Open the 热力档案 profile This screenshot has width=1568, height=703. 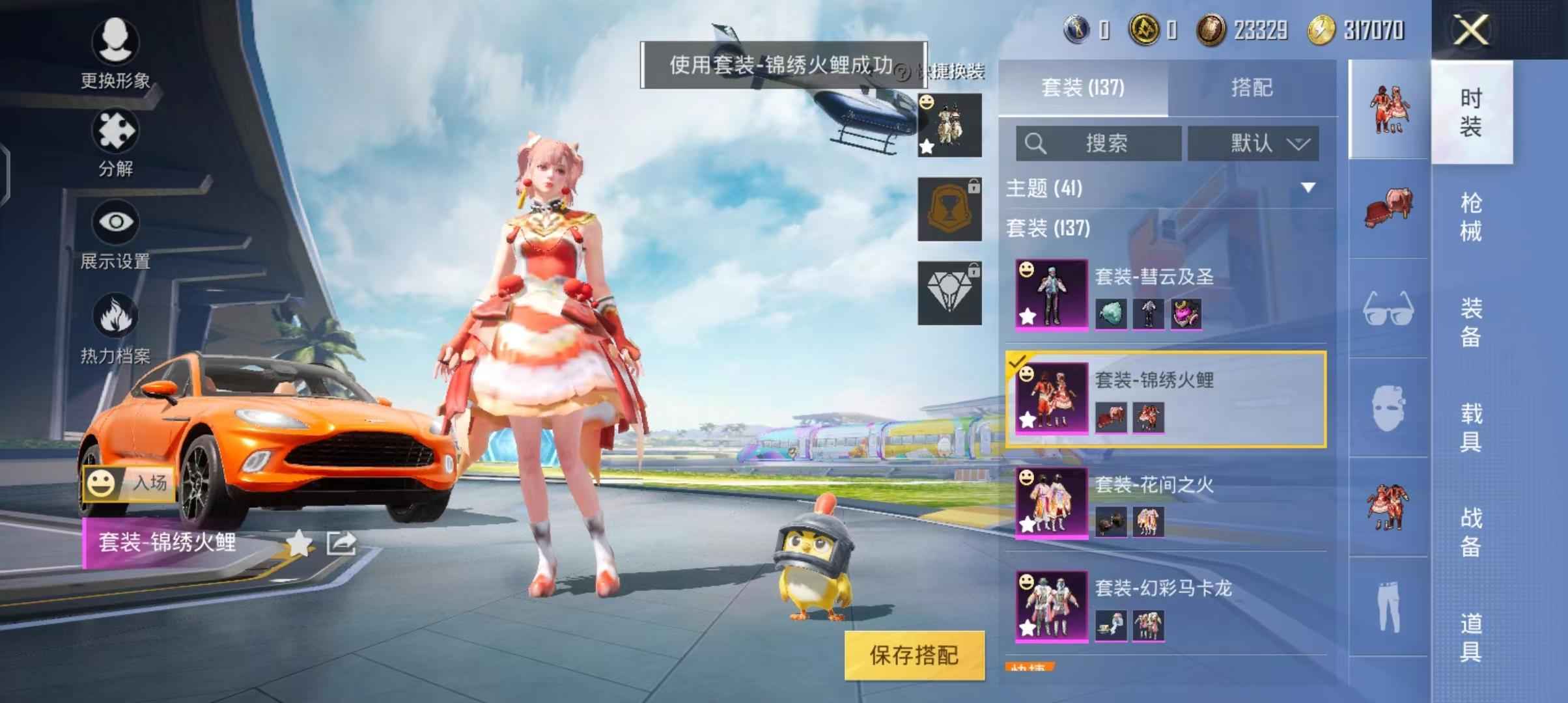coord(115,327)
